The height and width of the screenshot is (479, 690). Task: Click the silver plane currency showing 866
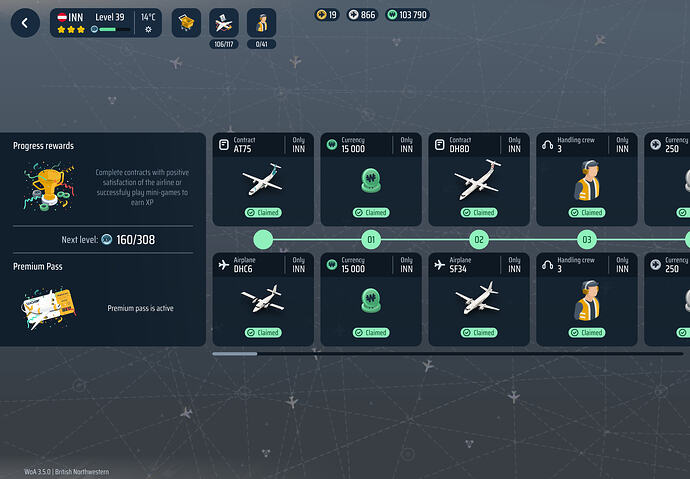(x=362, y=15)
